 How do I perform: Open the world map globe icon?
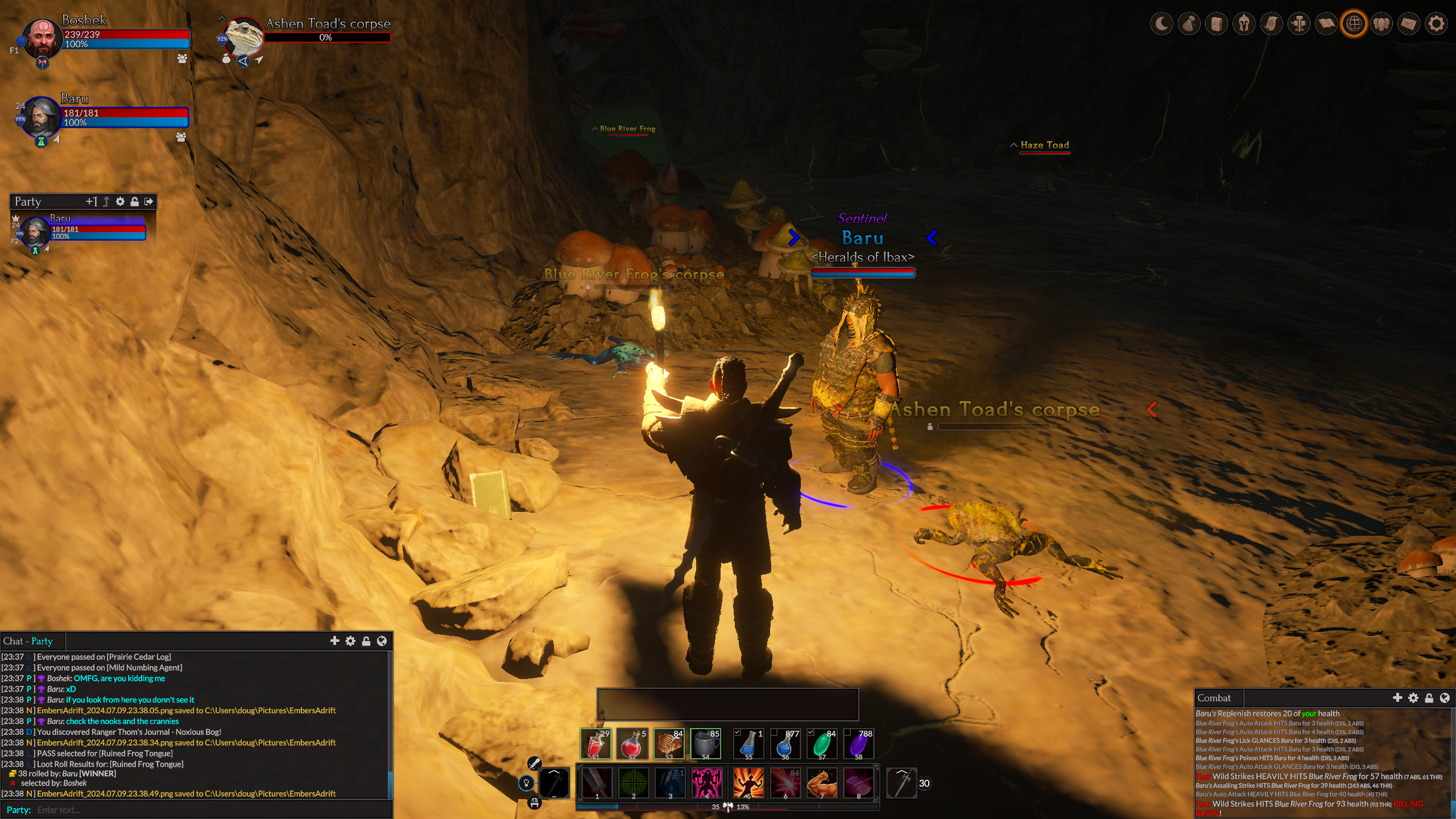tap(1354, 24)
